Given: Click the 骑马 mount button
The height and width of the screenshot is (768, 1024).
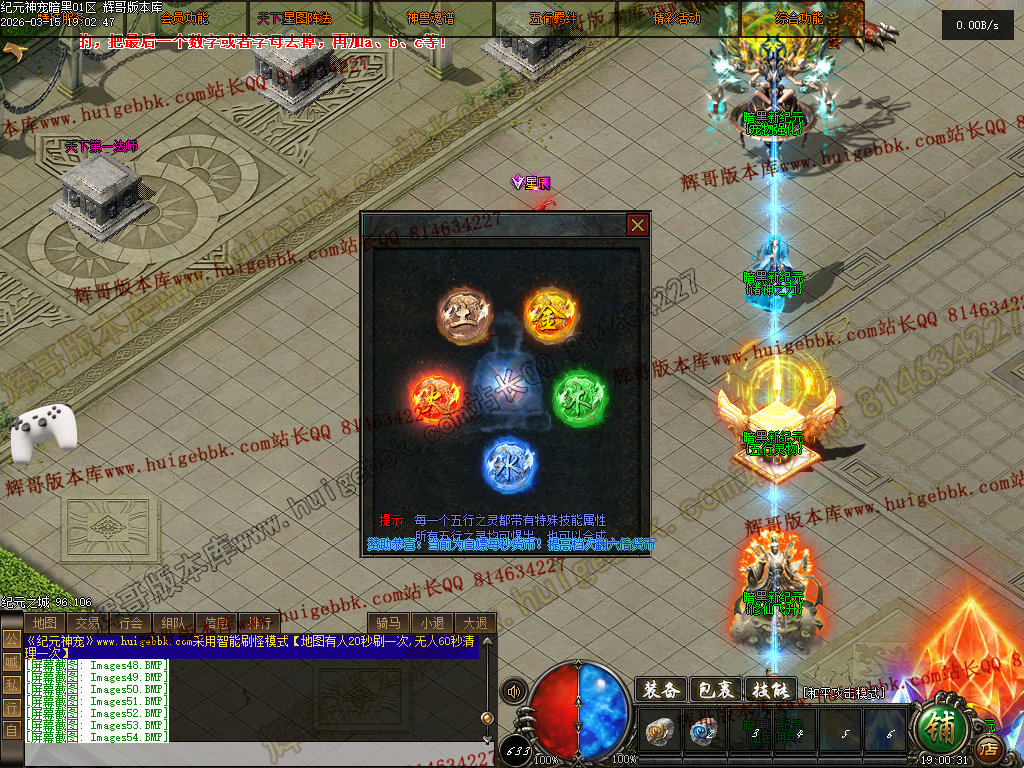Looking at the screenshot, I should [x=389, y=623].
